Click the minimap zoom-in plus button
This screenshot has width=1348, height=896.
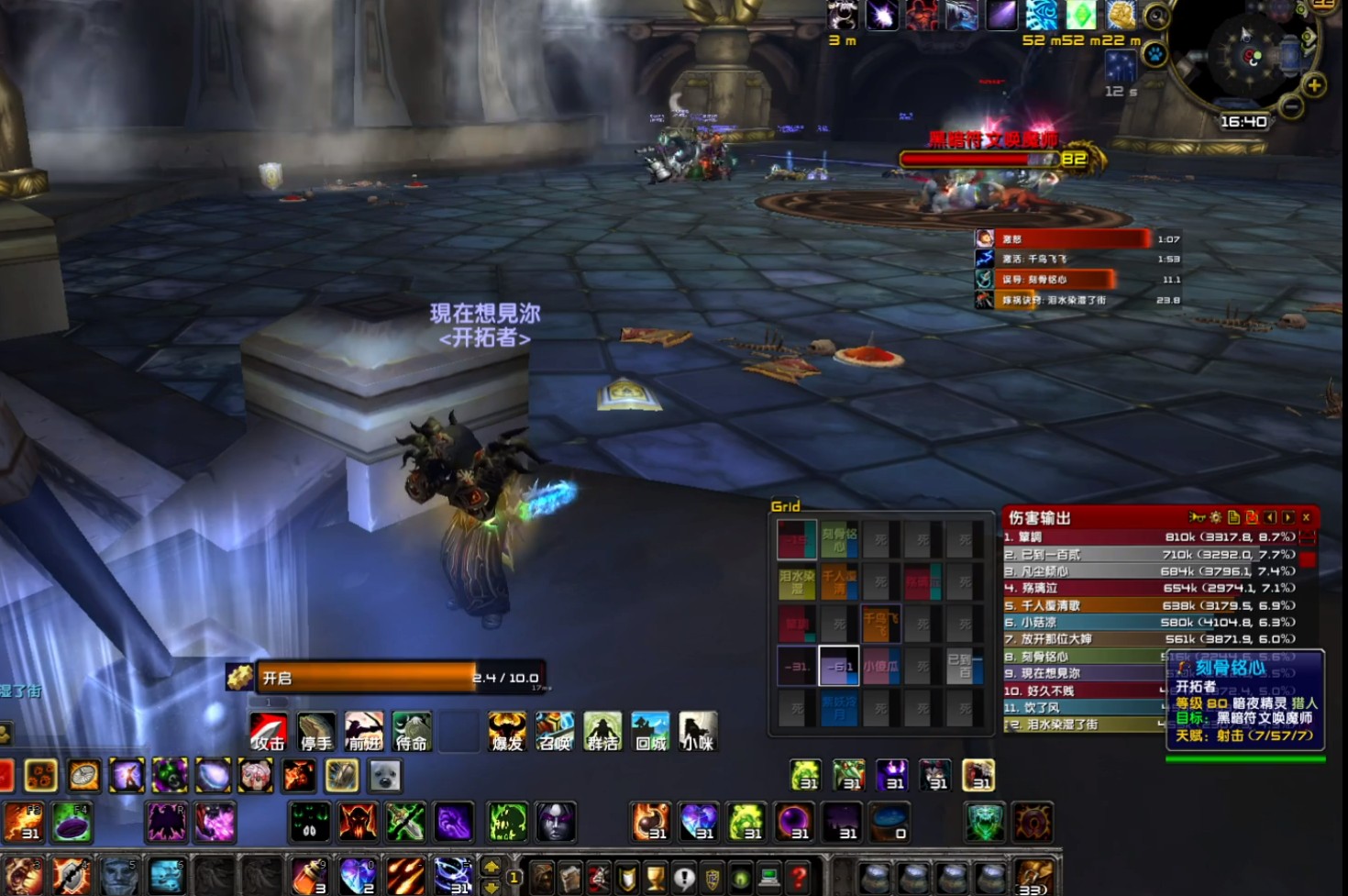pos(1314,85)
